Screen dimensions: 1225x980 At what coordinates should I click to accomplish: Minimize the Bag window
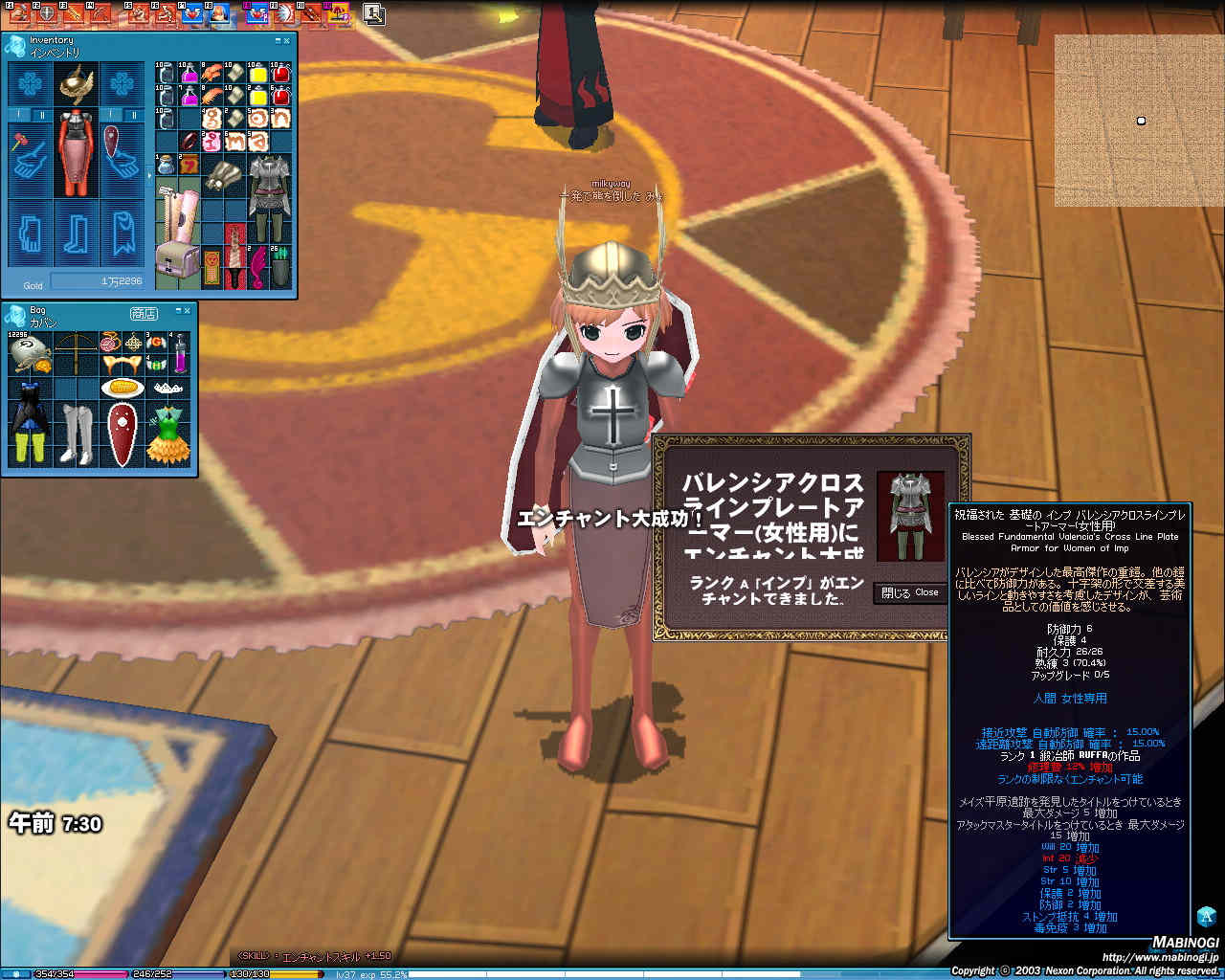coord(178,311)
